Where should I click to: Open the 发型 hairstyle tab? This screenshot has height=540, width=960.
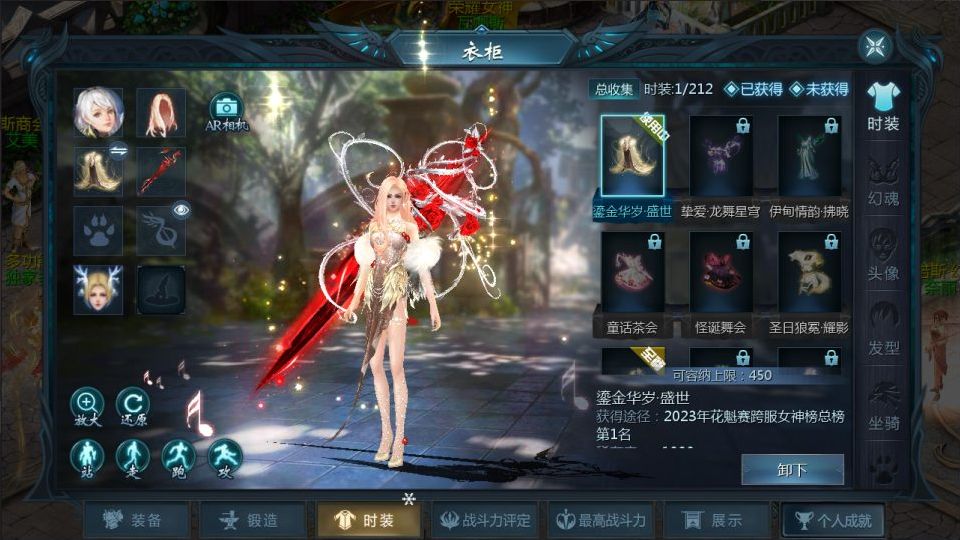click(x=883, y=328)
